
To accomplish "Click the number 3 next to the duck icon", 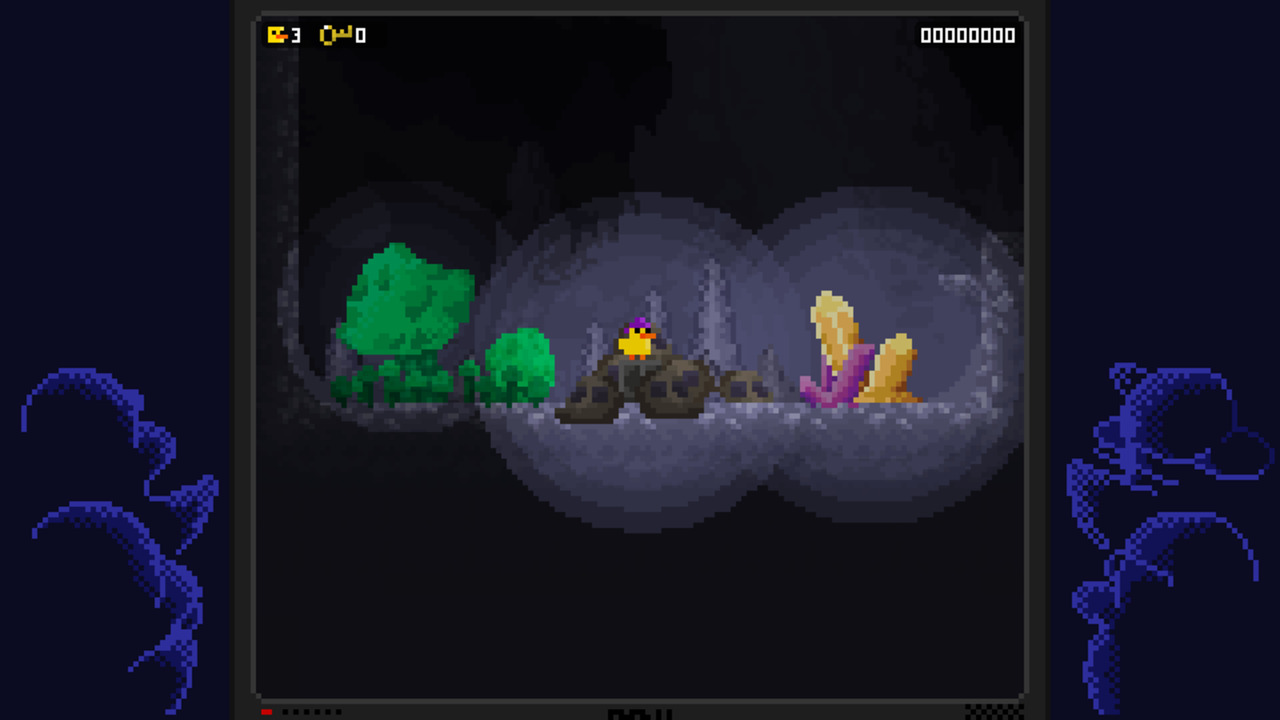I will 293,35.
